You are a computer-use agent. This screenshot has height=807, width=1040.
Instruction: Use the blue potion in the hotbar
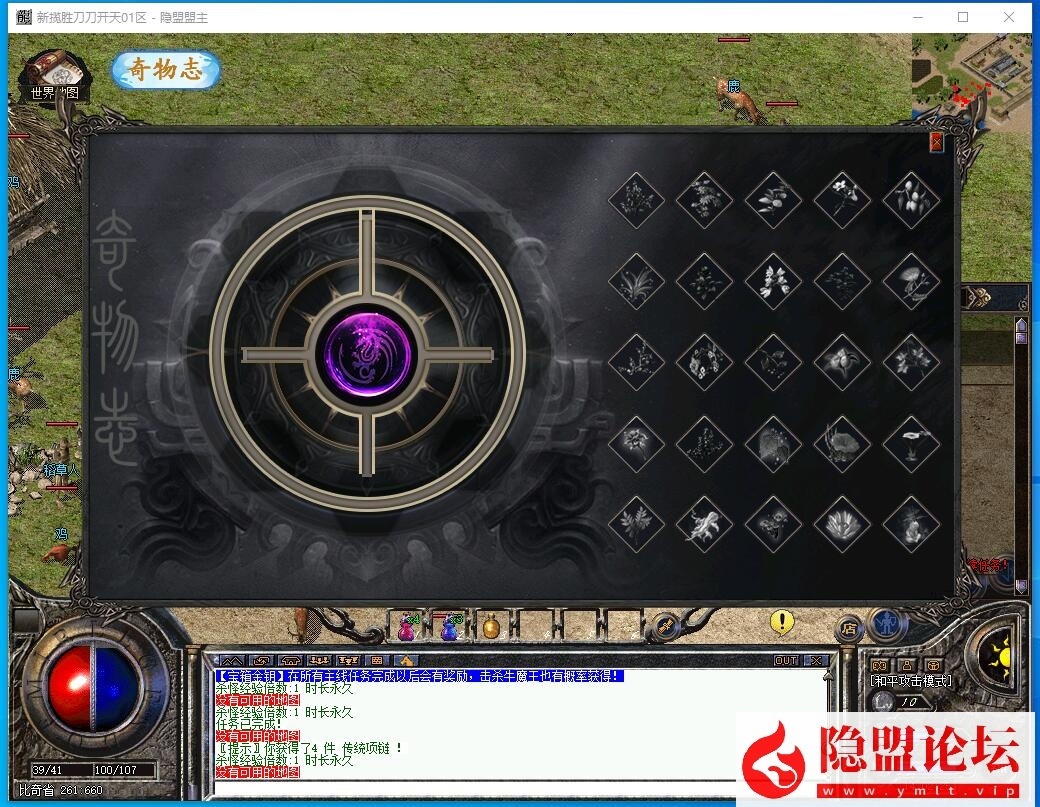450,627
